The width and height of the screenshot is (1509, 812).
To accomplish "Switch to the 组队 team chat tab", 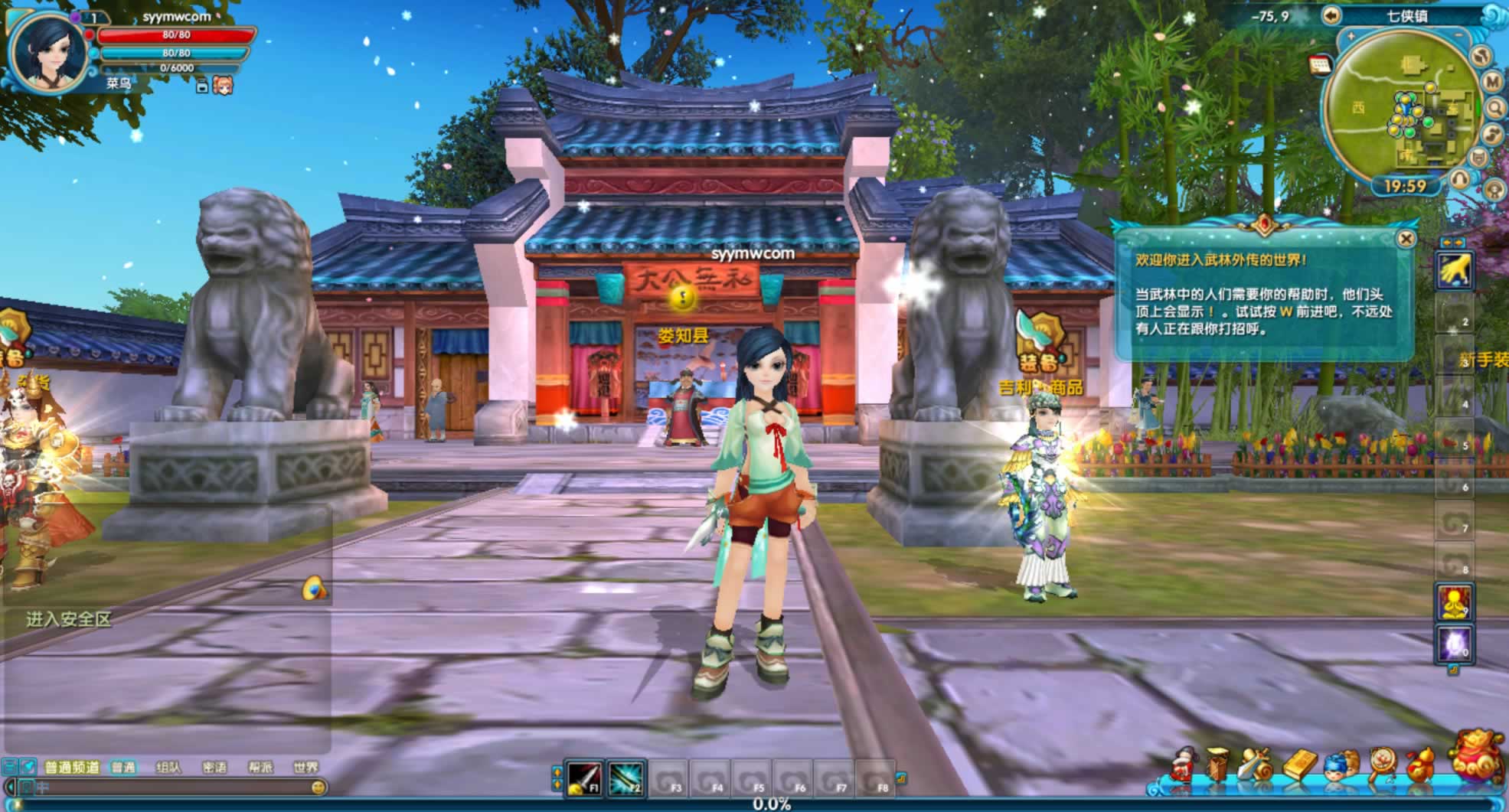I will click(168, 767).
